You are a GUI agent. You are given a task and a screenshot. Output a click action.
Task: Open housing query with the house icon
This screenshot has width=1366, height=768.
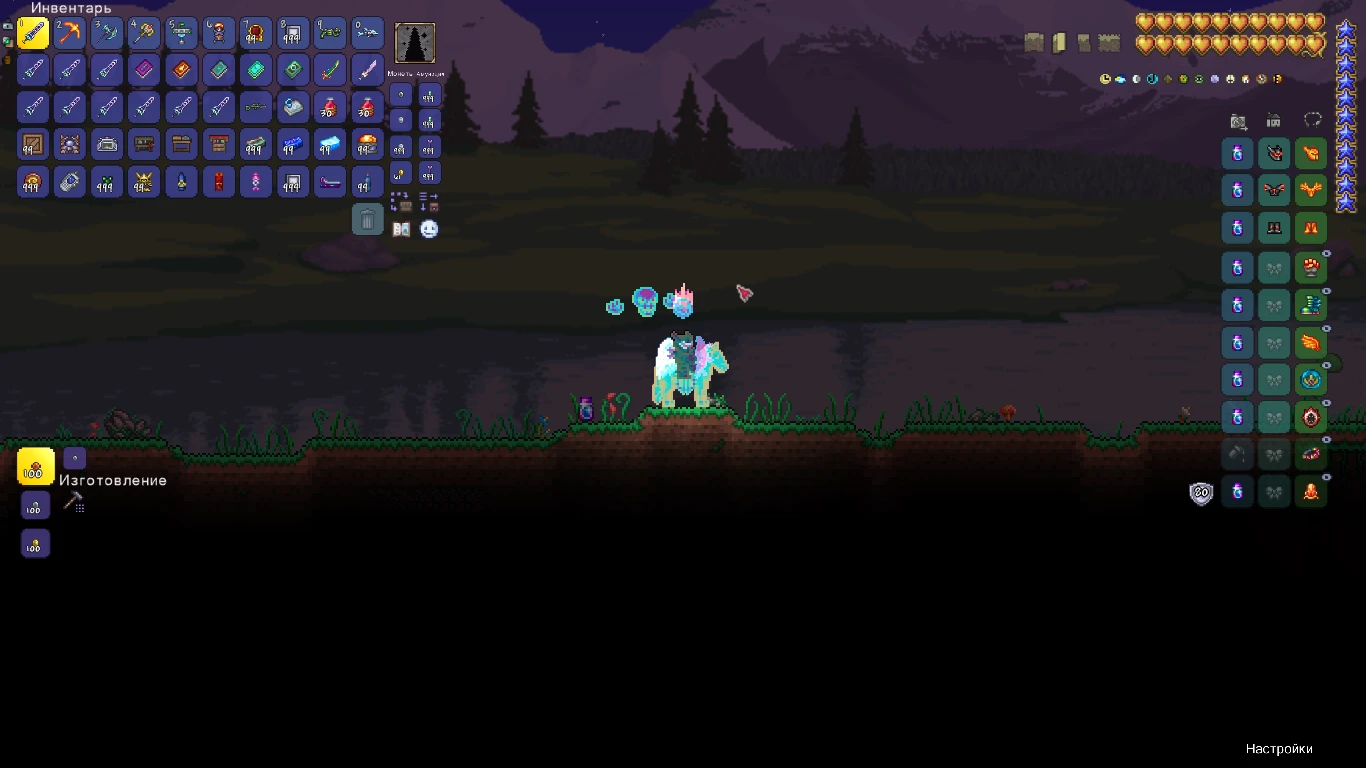pos(1273,121)
